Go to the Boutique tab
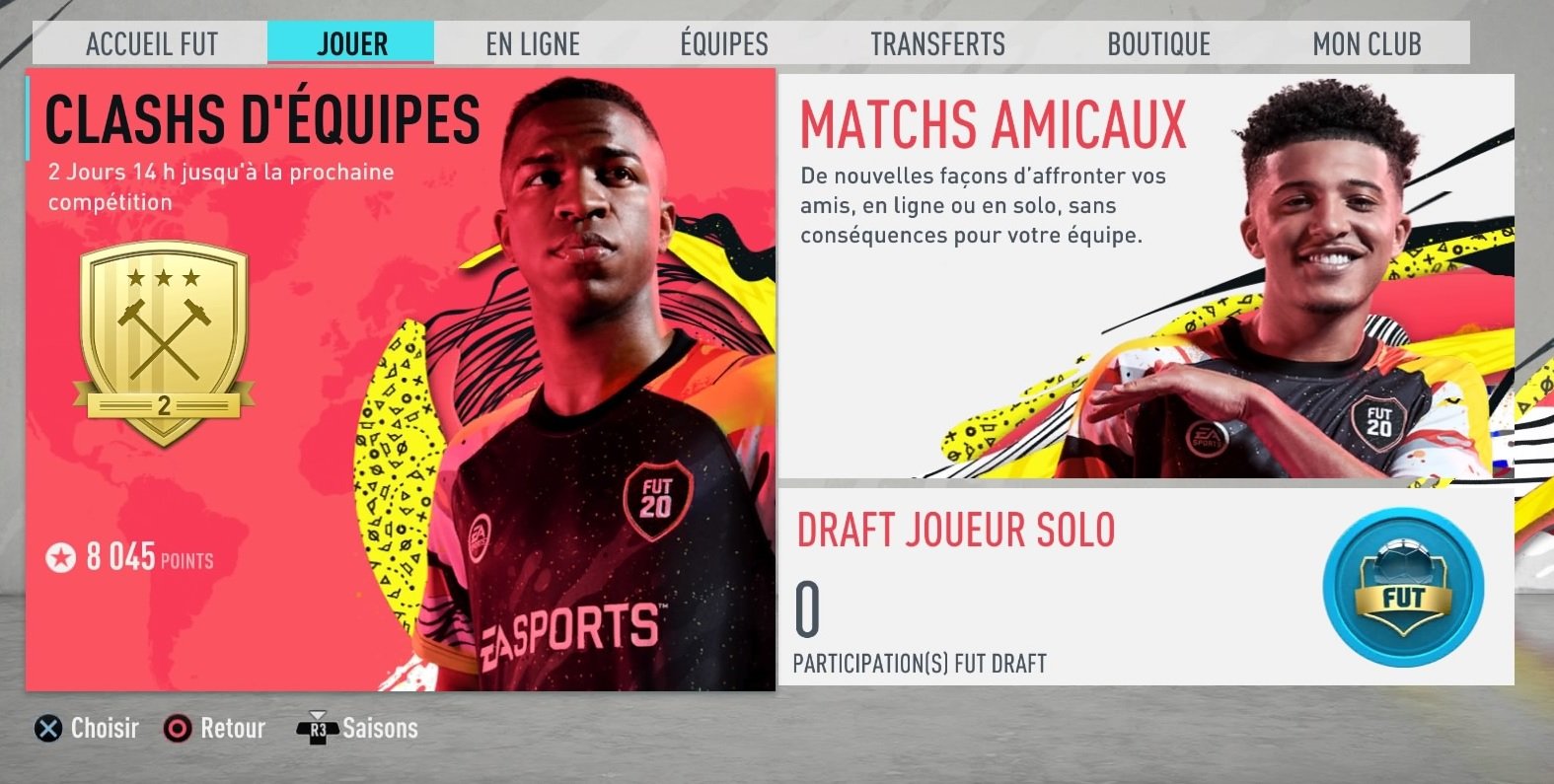This screenshot has width=1554, height=784. pyautogui.click(x=1158, y=42)
